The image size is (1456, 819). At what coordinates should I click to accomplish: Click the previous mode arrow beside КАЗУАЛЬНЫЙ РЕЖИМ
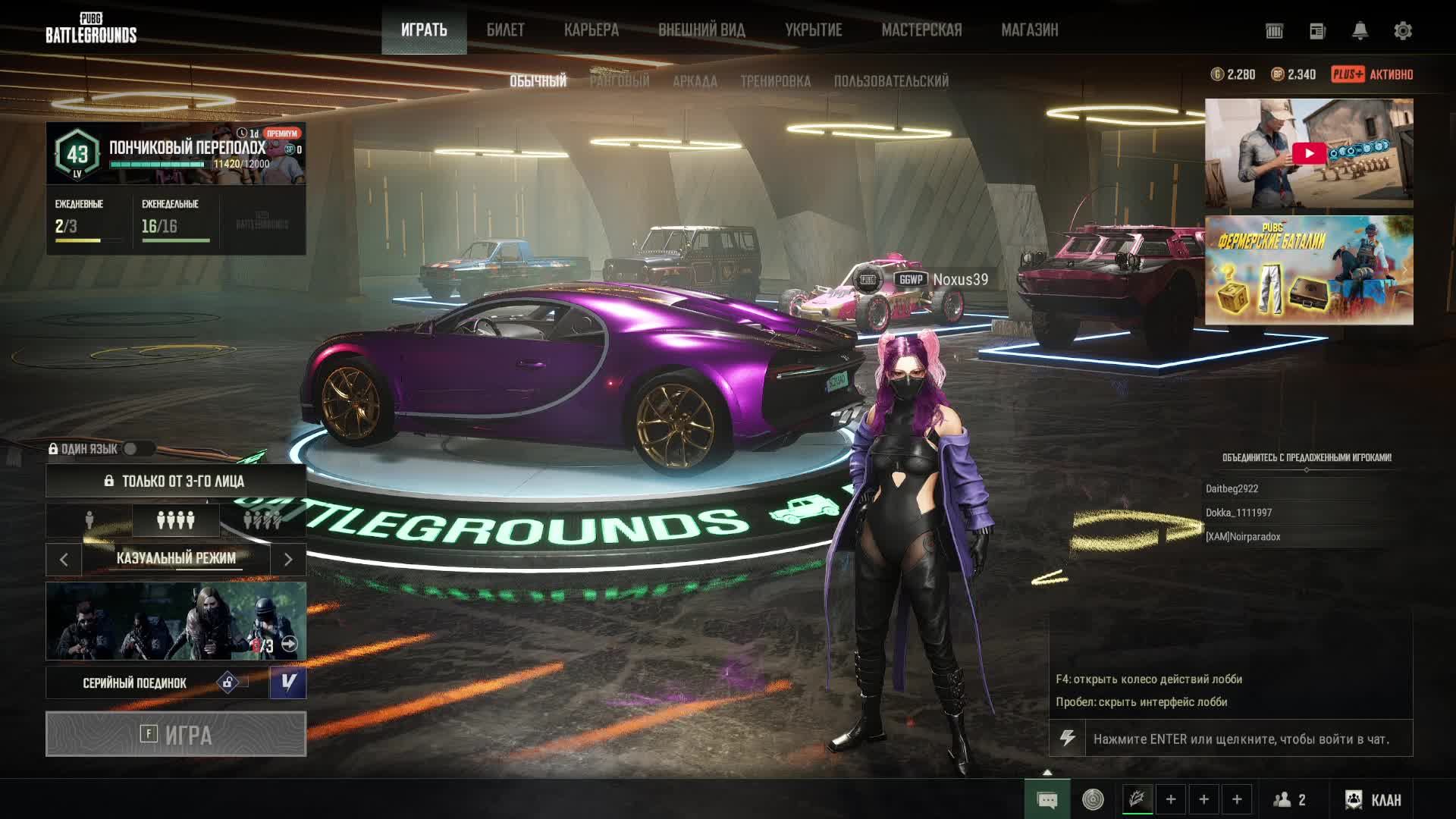point(64,560)
